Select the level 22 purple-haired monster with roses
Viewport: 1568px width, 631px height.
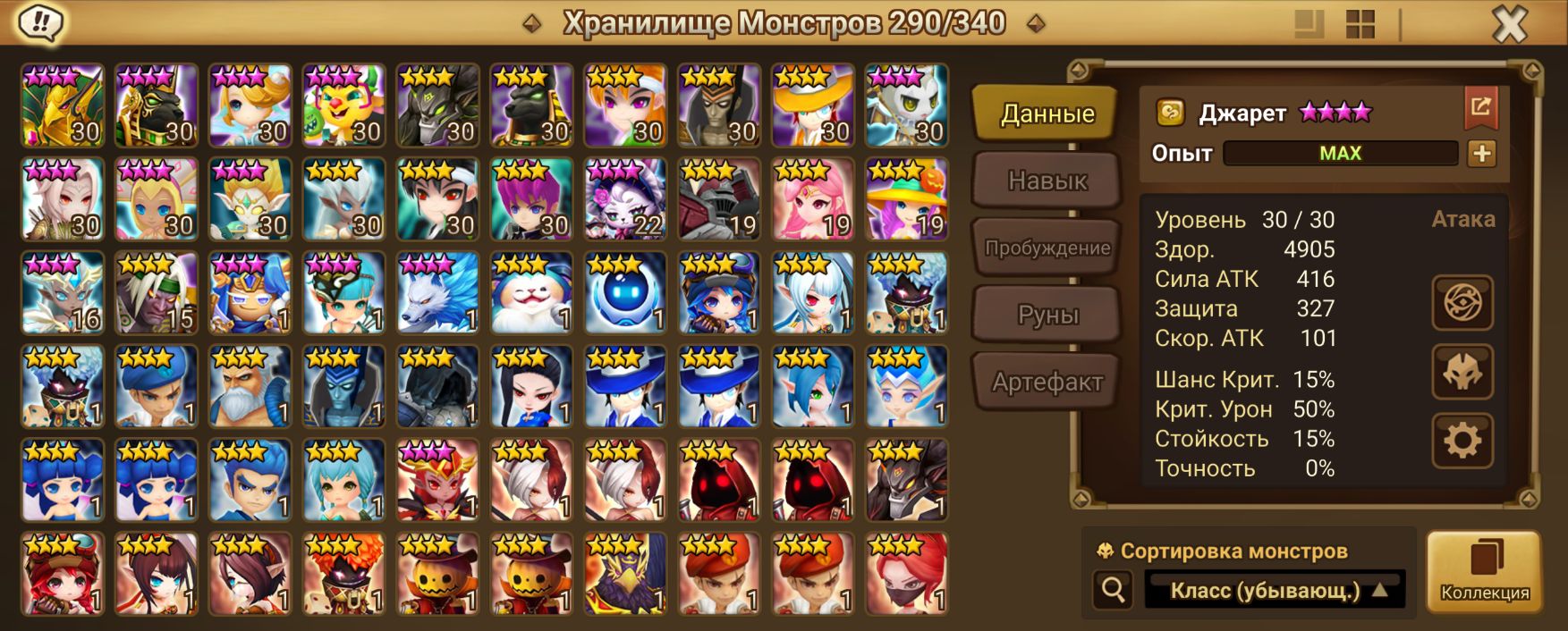pos(625,199)
